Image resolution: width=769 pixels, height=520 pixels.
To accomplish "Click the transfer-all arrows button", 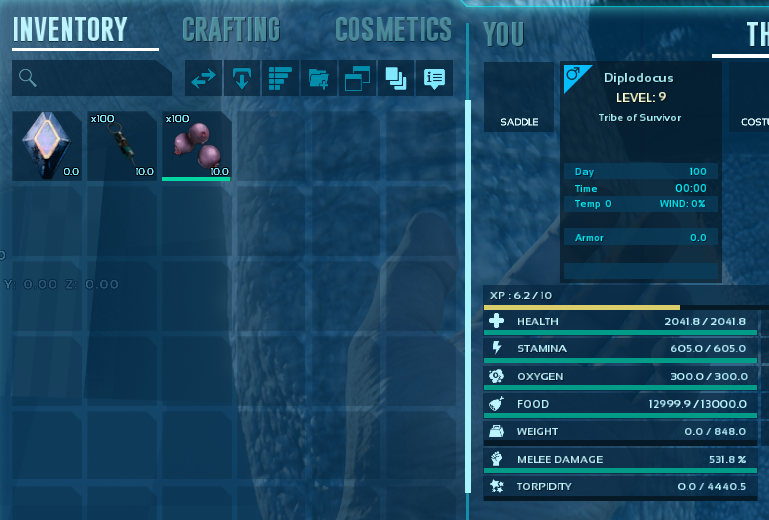I will (204, 78).
